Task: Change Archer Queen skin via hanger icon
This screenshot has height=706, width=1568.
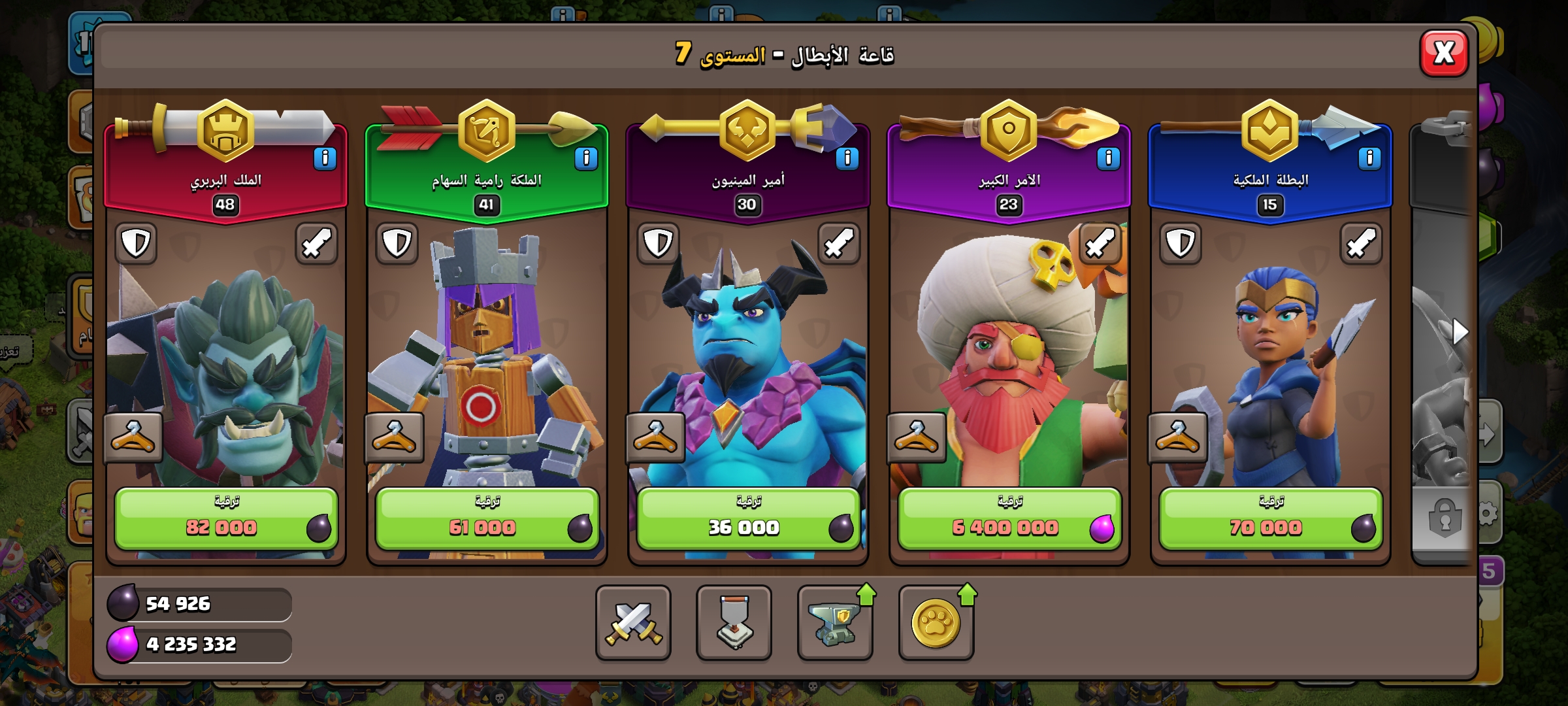Action: point(394,437)
